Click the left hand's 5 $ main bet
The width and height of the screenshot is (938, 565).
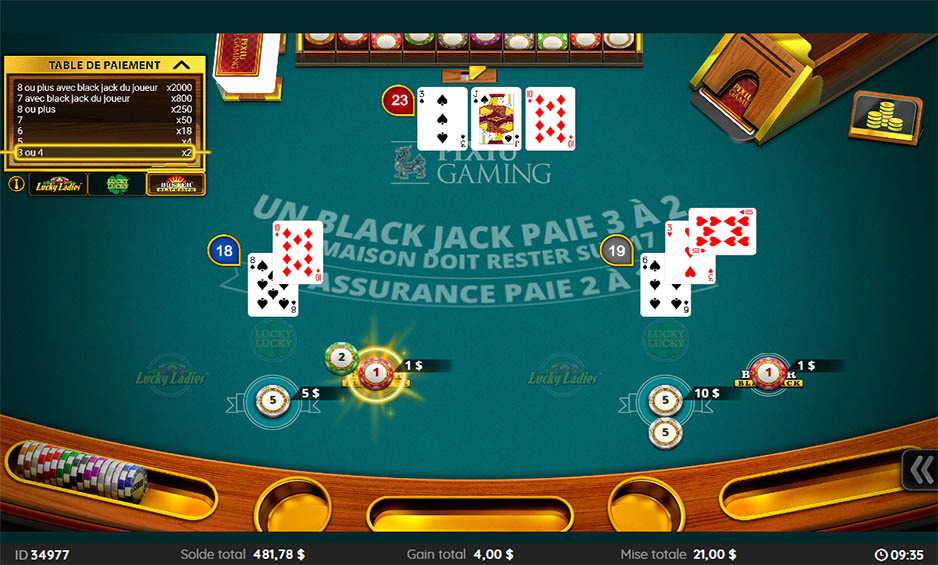click(x=272, y=399)
